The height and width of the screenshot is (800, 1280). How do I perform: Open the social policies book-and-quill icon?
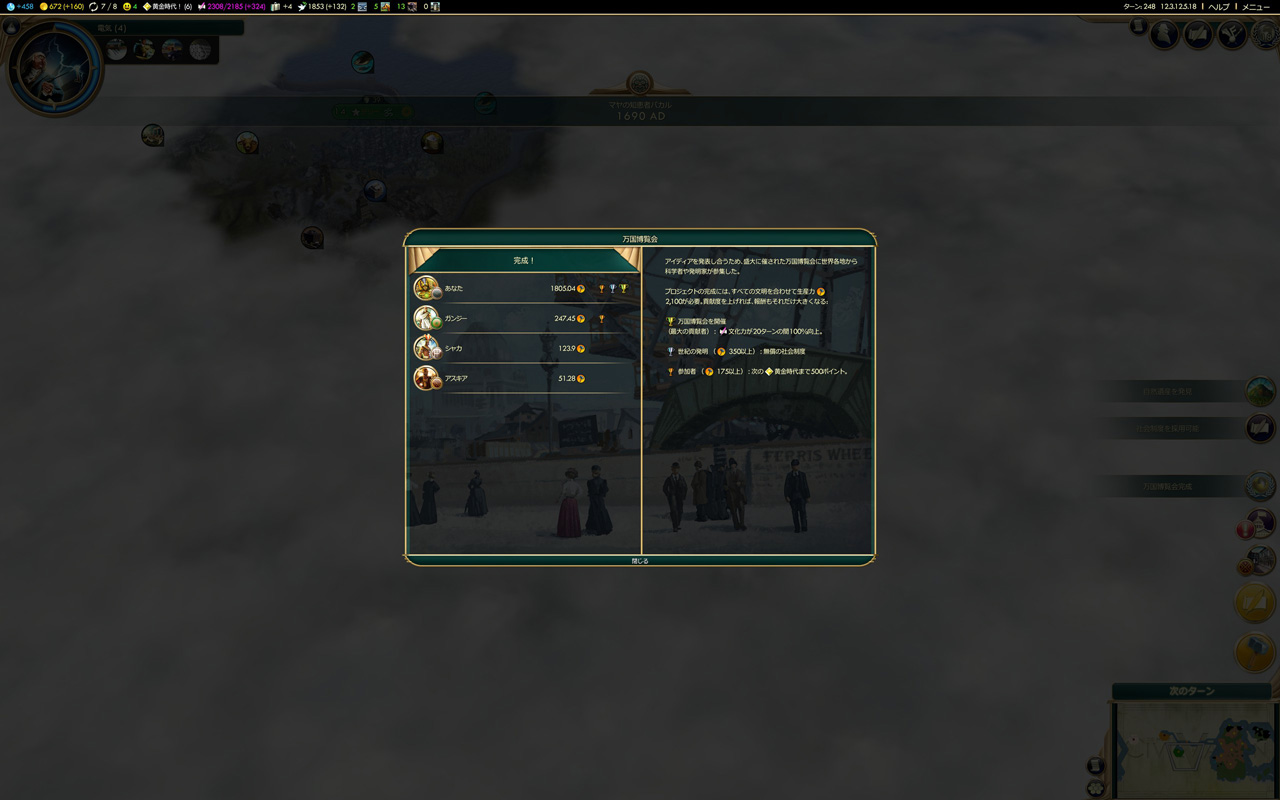[x=1198, y=35]
